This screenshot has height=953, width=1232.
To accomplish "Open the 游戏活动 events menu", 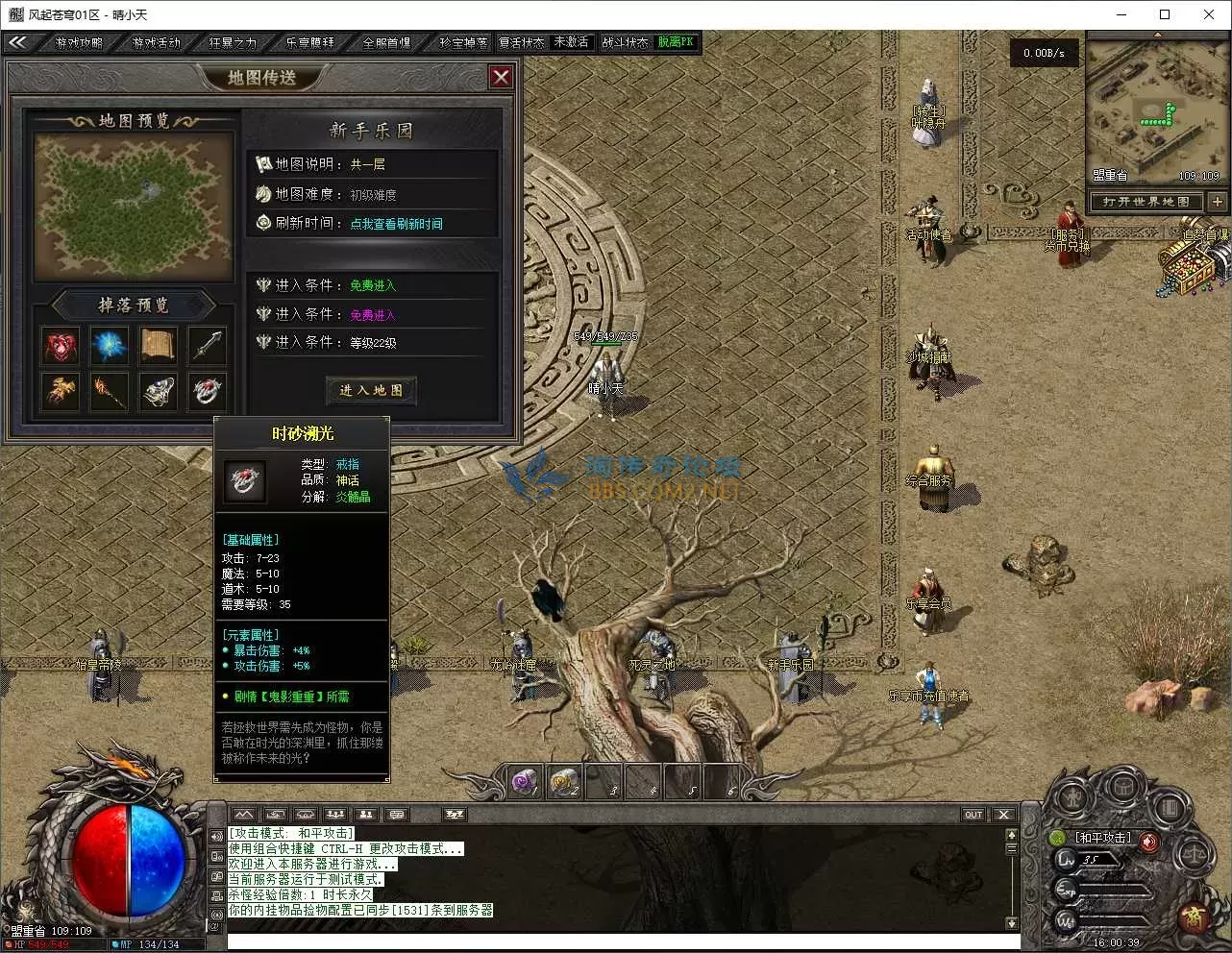I will (156, 42).
